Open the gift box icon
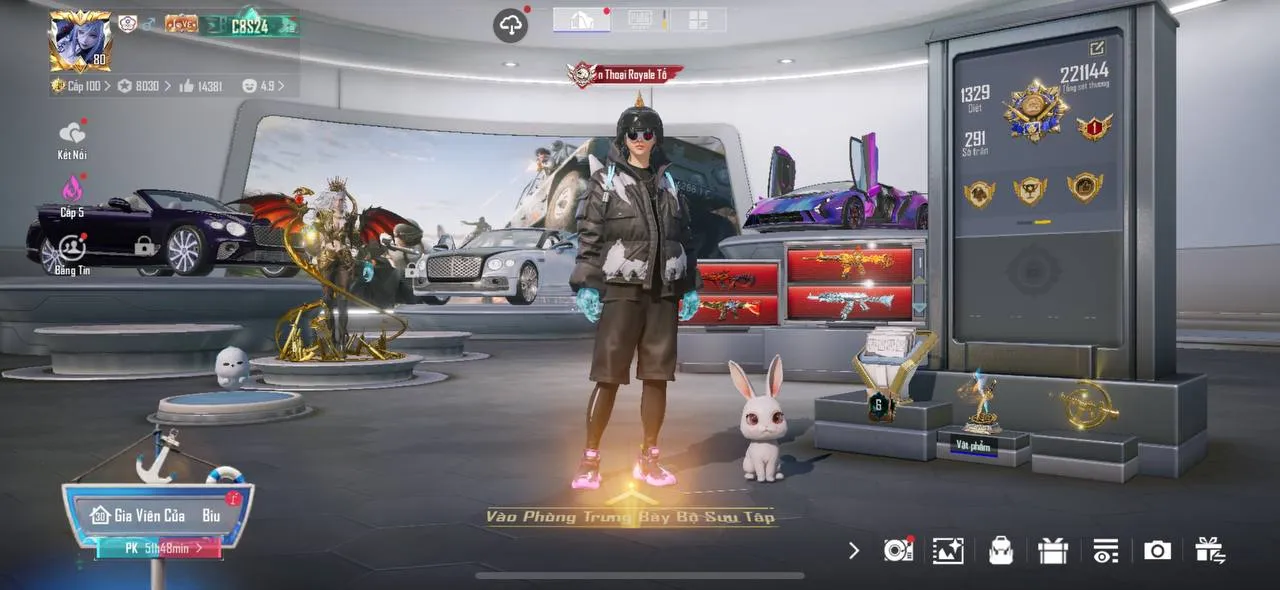The width and height of the screenshot is (1280, 590). 1052,550
